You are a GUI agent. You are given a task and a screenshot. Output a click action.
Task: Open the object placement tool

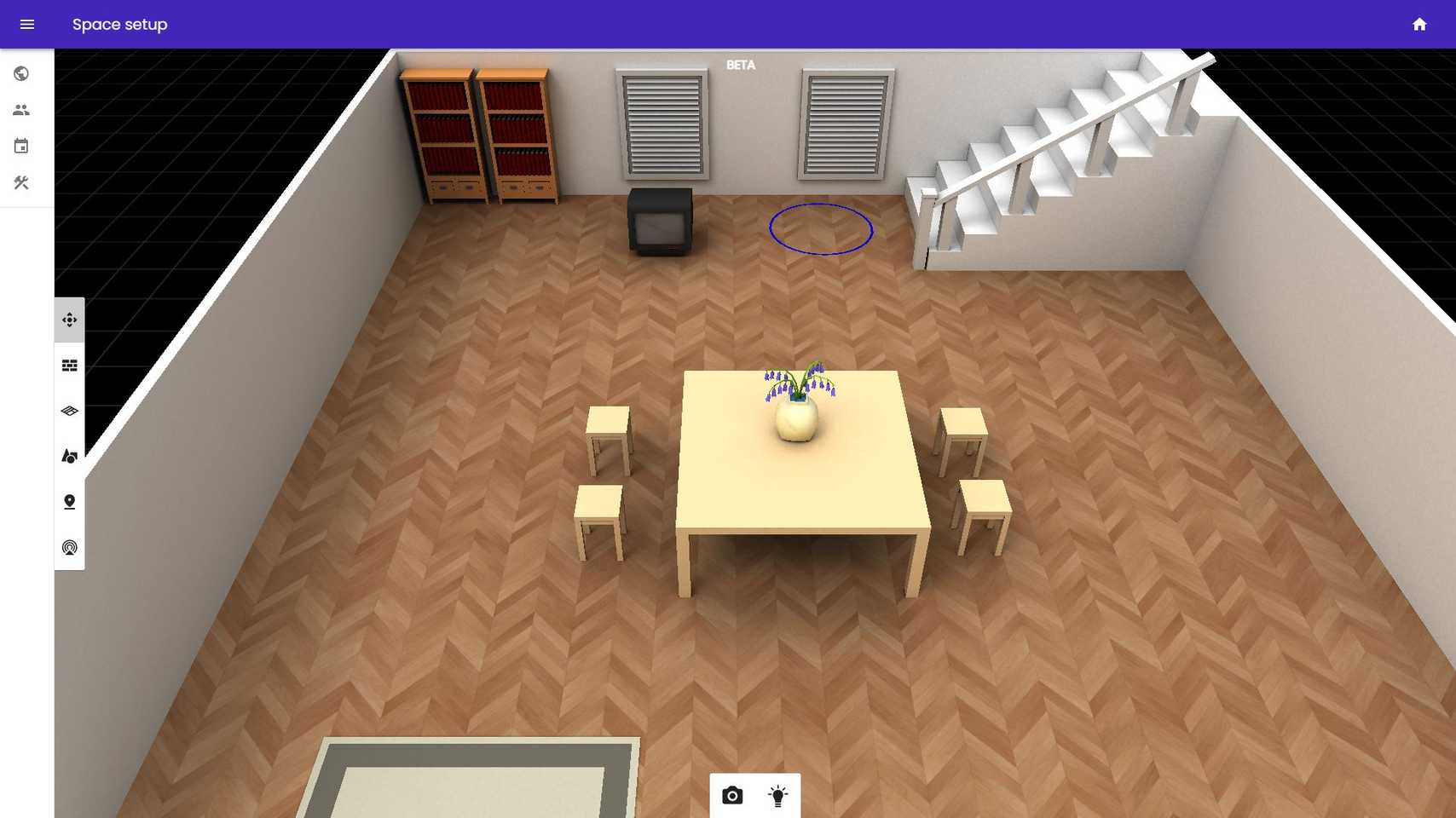(x=69, y=456)
